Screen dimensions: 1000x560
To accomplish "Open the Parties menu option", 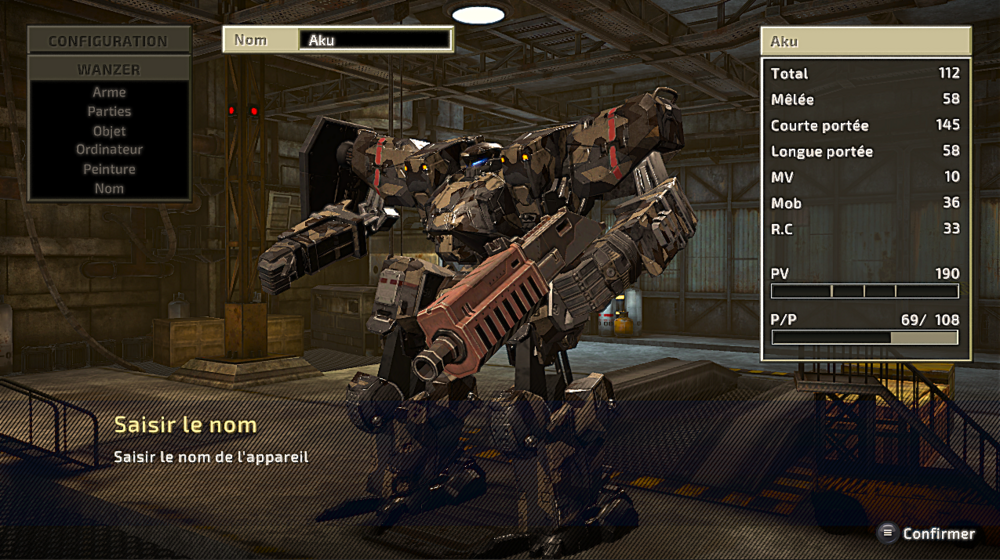I will [x=109, y=111].
